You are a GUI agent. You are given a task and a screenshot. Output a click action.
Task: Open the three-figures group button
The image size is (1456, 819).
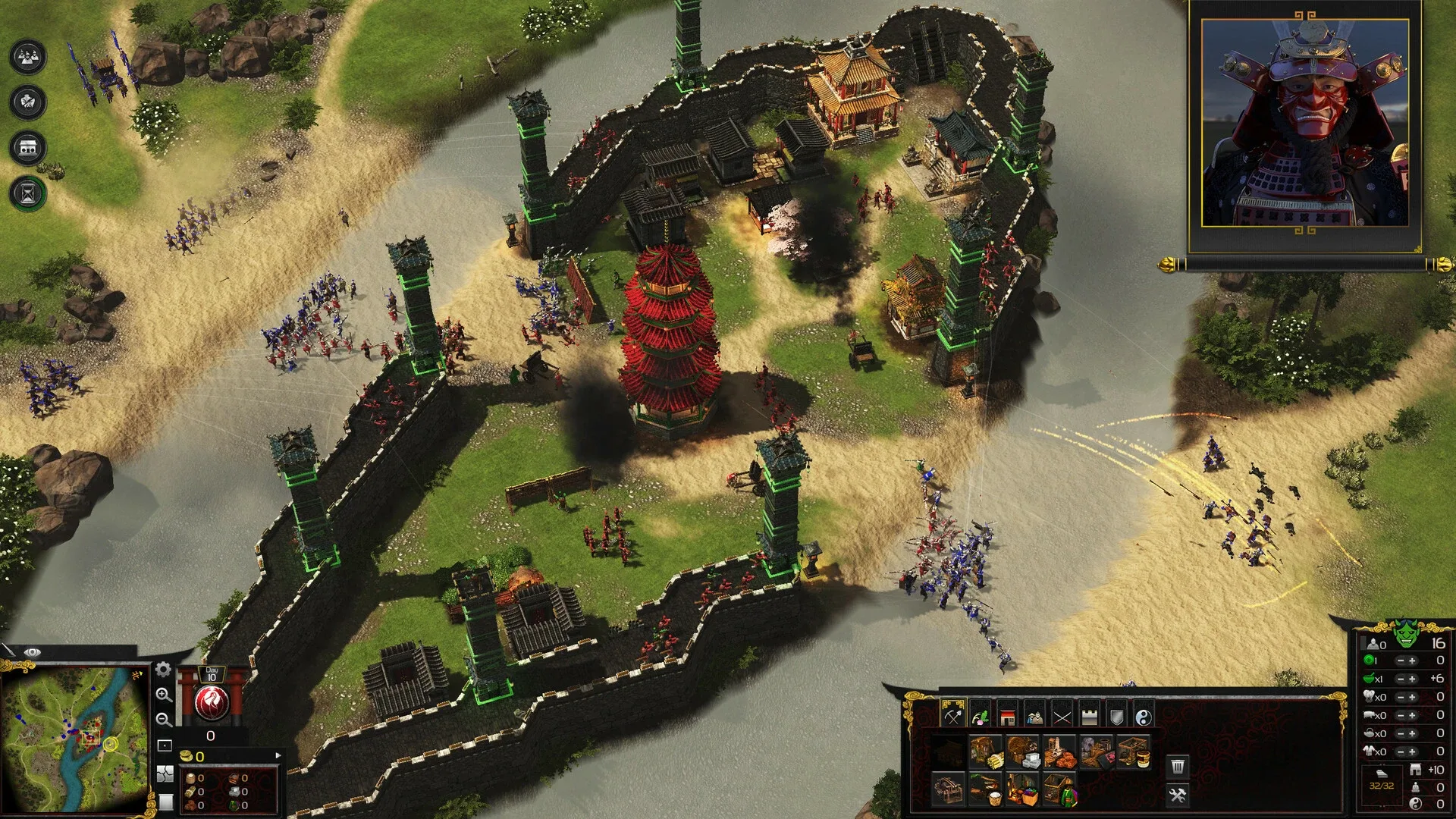click(28, 57)
